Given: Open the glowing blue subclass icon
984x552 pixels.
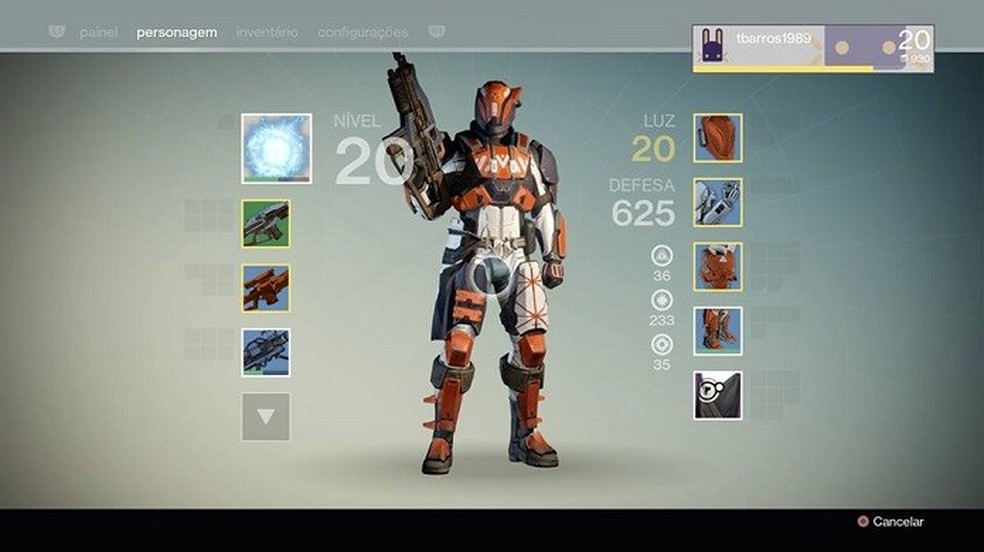Looking at the screenshot, I should click(276, 148).
